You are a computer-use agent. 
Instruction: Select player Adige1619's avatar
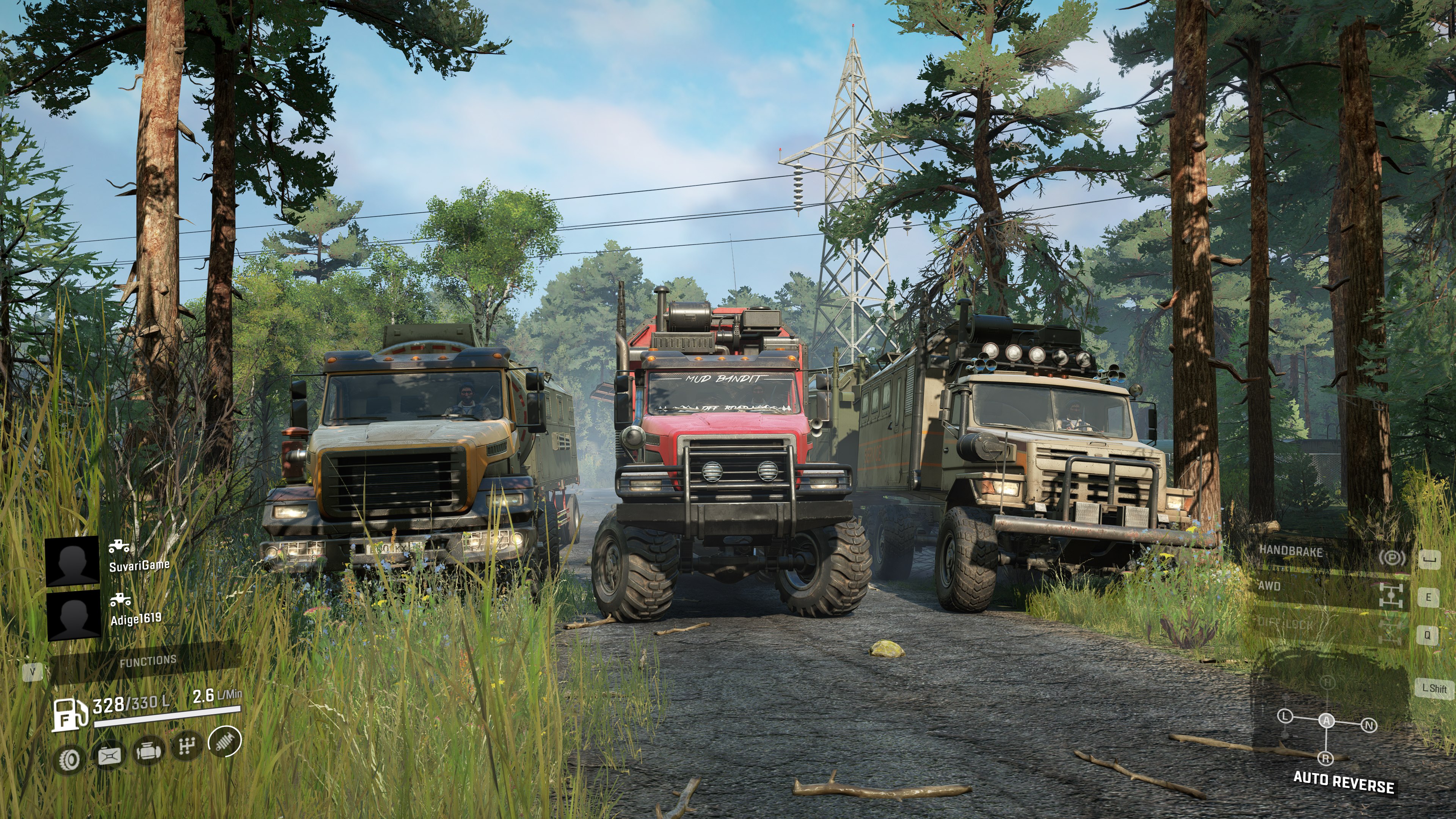[73, 615]
